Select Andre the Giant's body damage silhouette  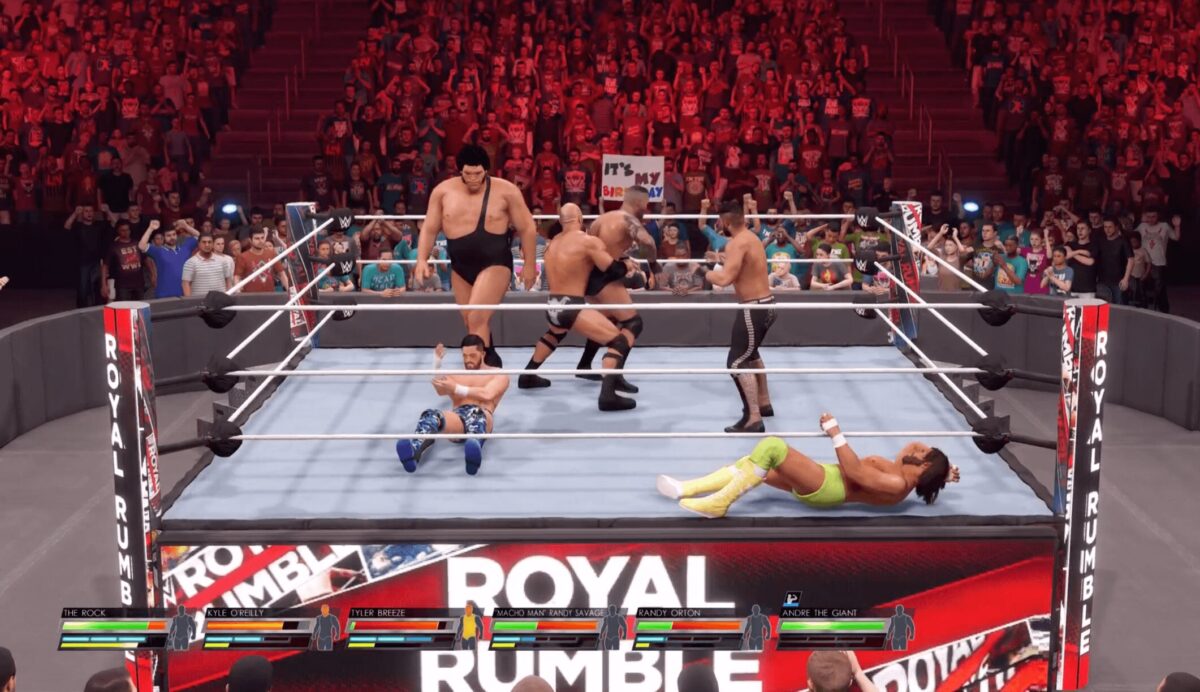pyautogui.click(x=901, y=628)
